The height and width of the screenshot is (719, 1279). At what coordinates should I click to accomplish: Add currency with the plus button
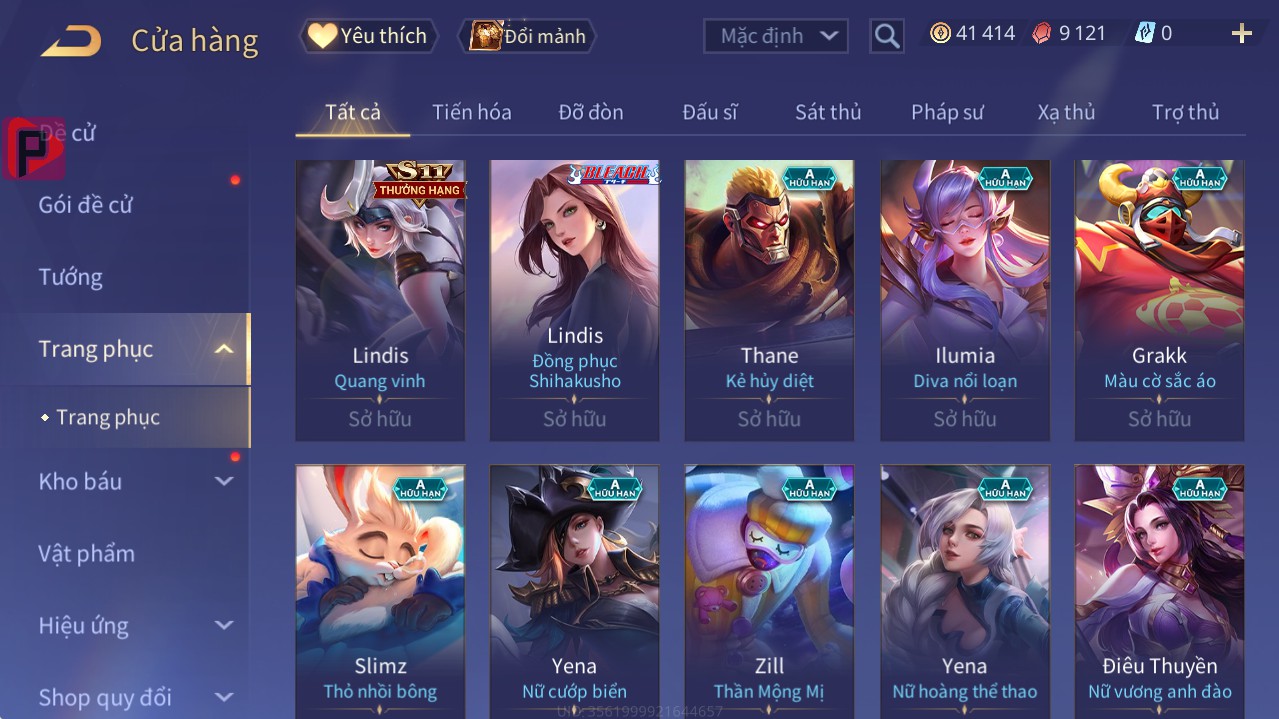pyautogui.click(x=1241, y=34)
